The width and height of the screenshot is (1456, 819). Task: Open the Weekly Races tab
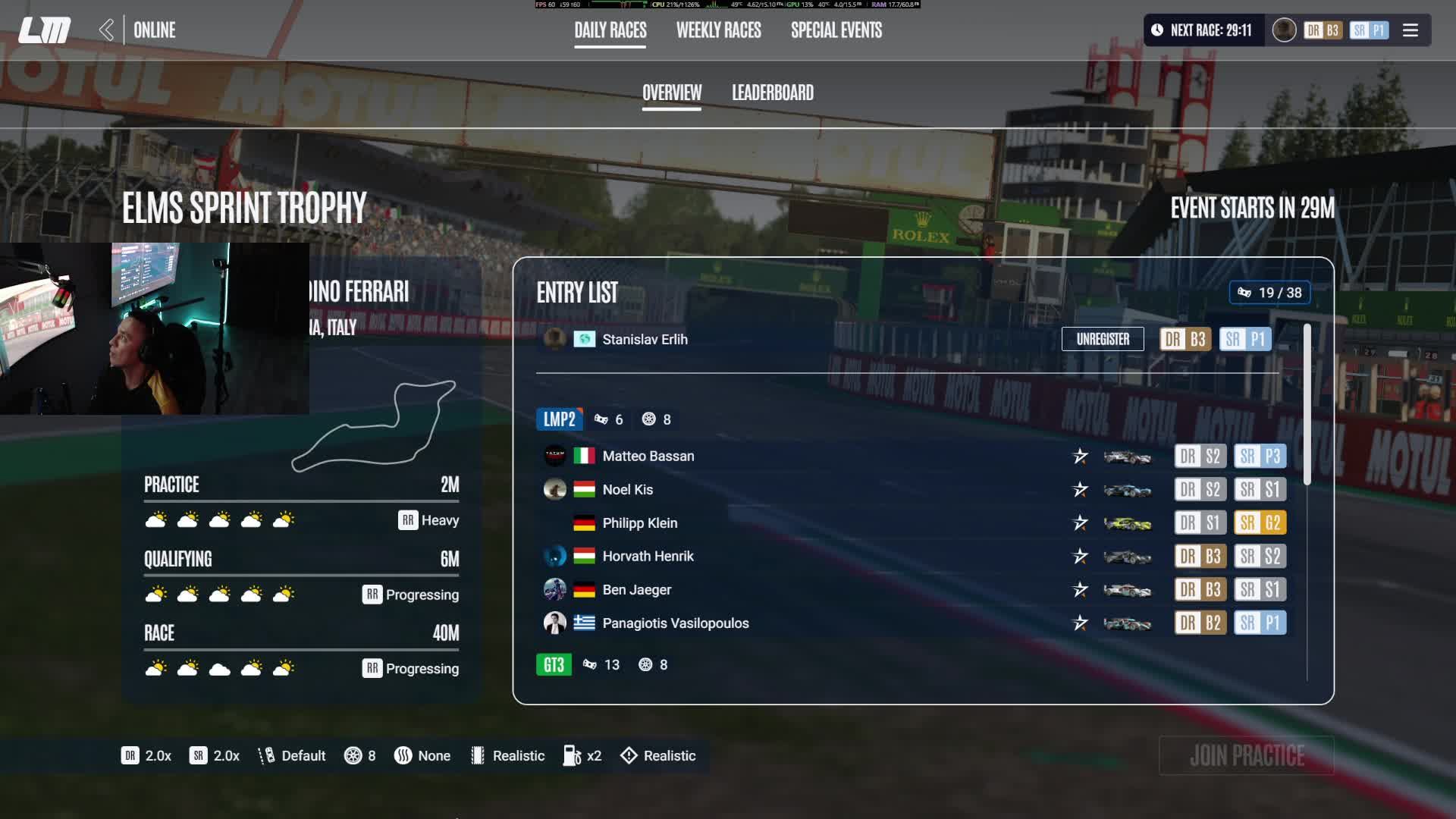coord(718,30)
